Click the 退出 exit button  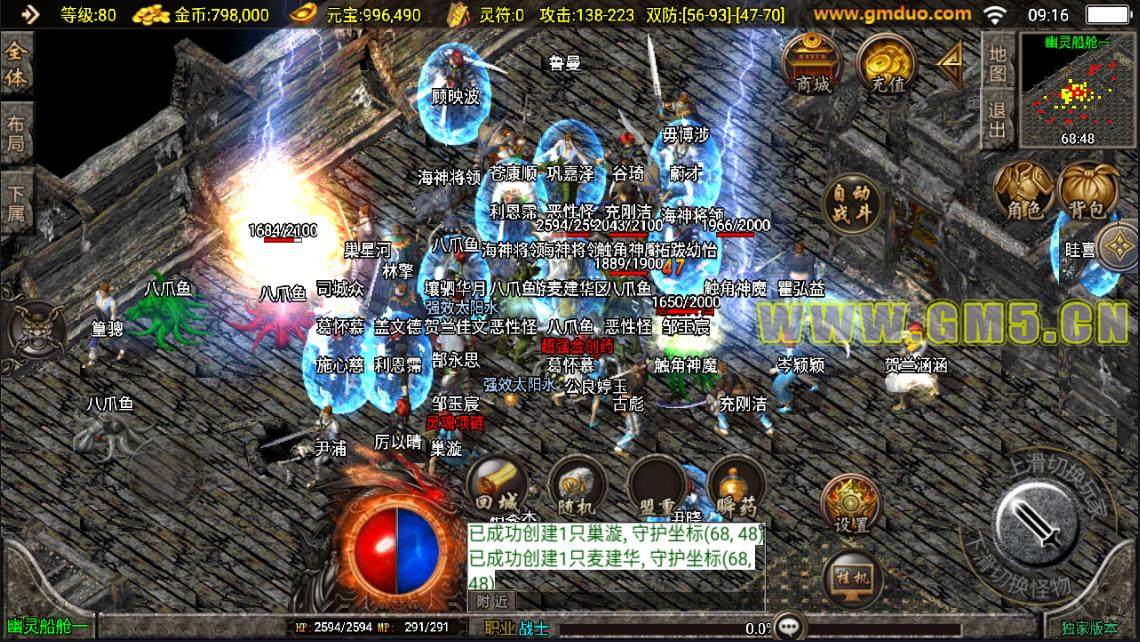coord(997,119)
